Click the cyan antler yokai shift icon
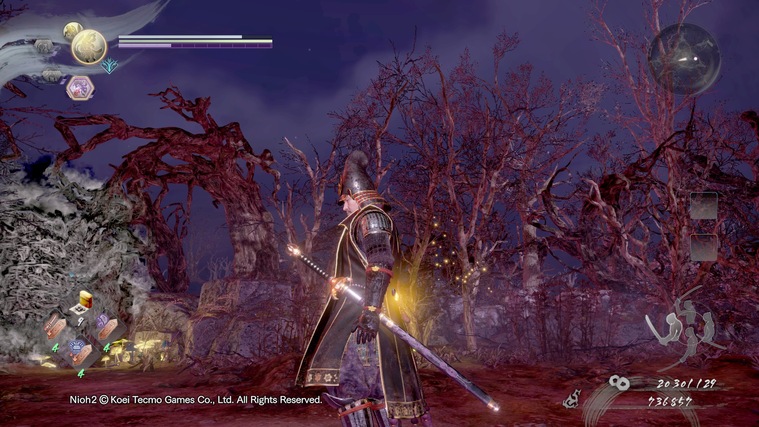The image size is (759, 427). (110, 66)
